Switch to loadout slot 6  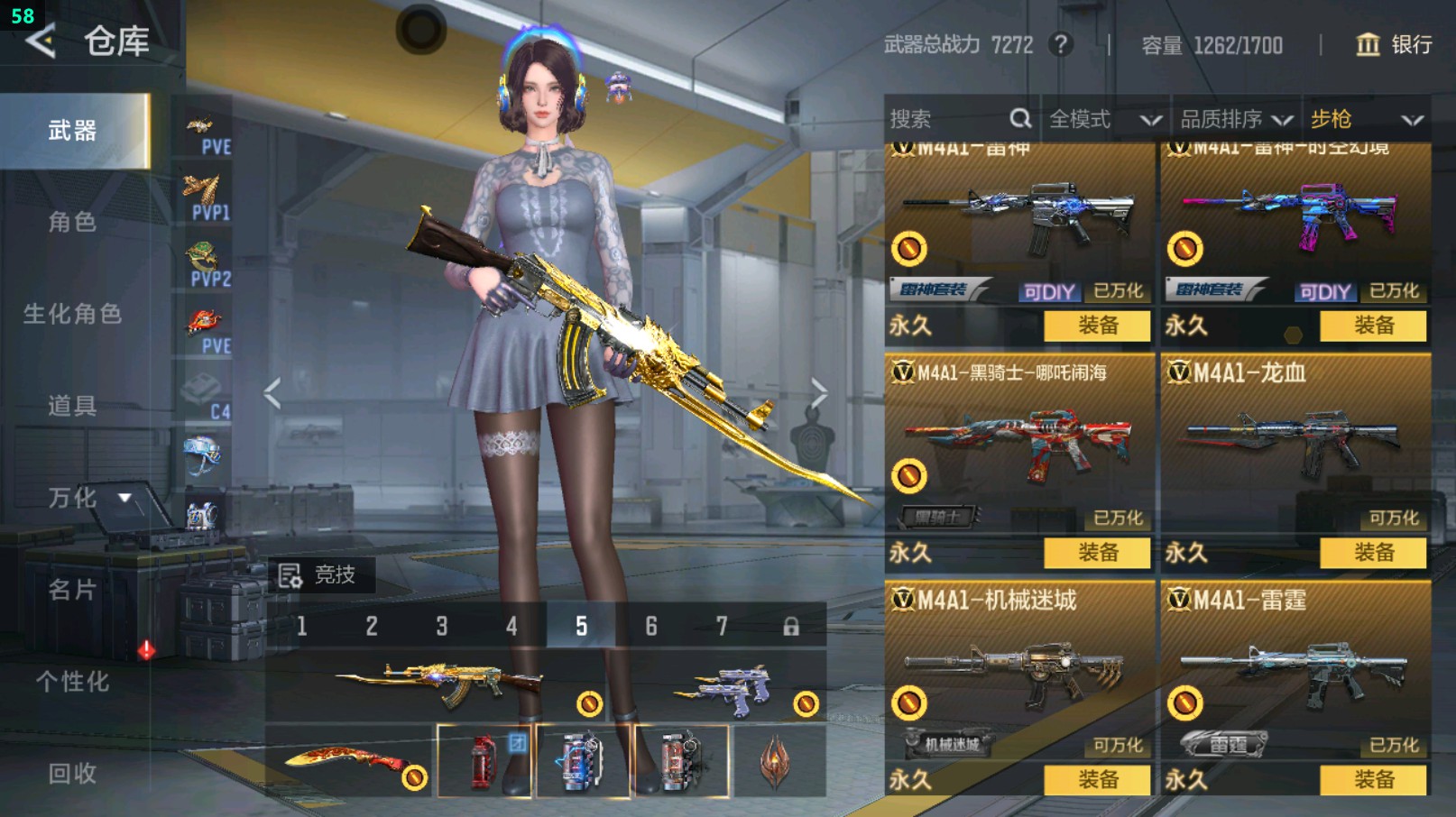click(651, 626)
